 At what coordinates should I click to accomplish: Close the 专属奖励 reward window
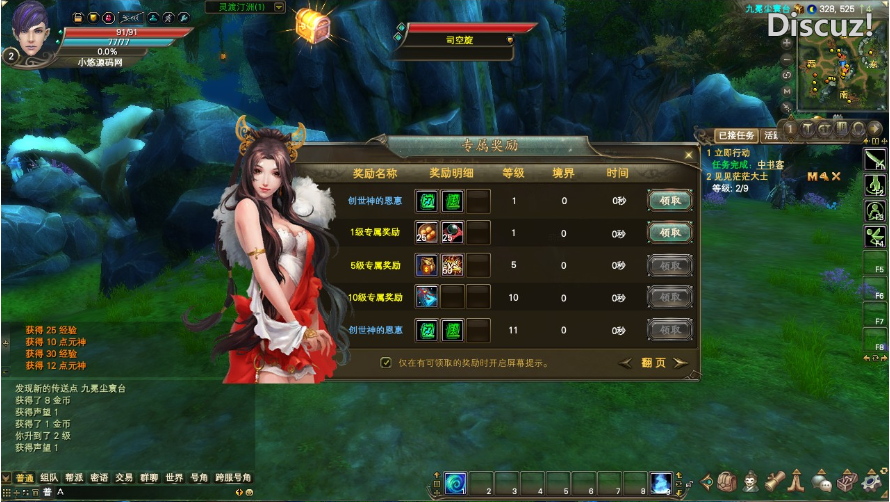688,155
